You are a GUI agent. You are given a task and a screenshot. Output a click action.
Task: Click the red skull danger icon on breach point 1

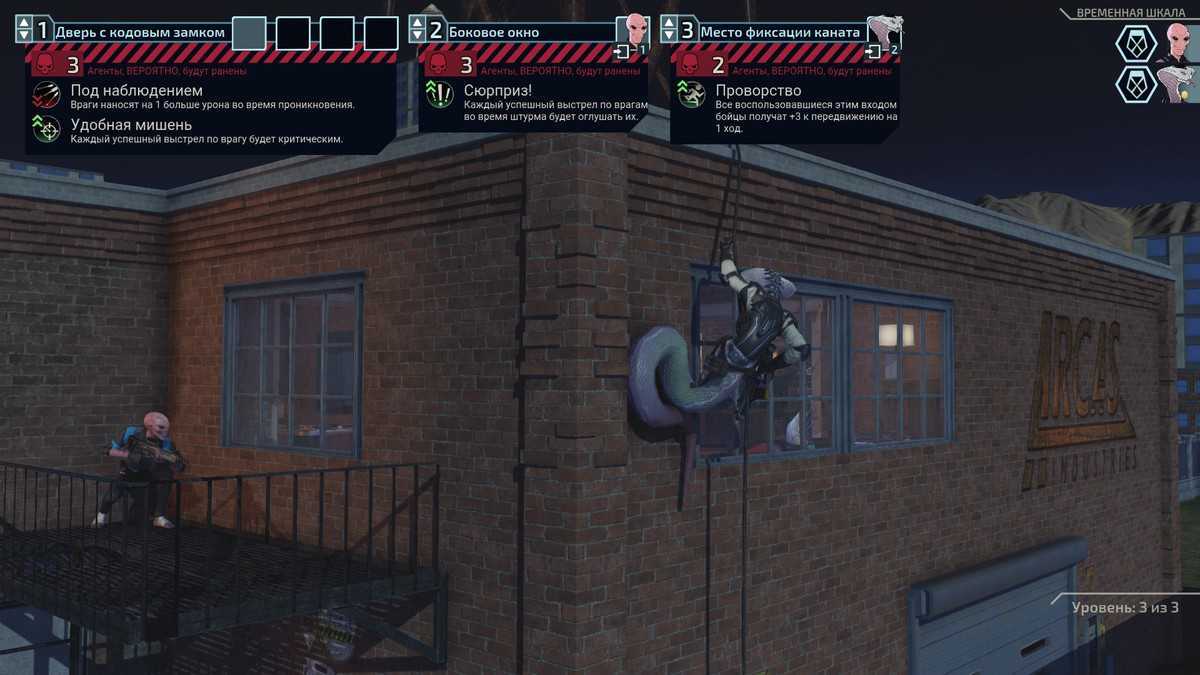[44, 66]
